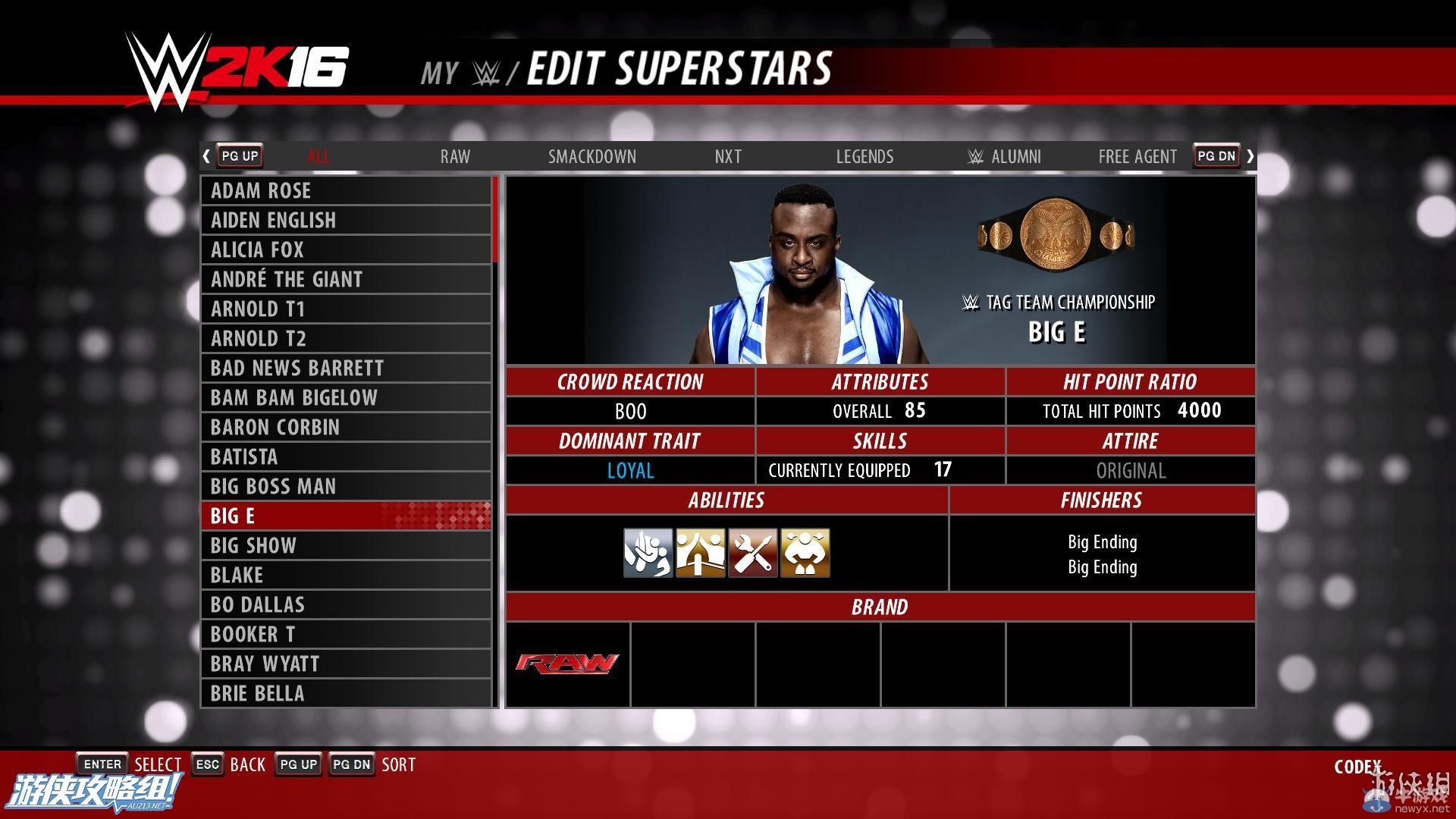Switch Crowd Reaction from BOO
Image resolution: width=1456 pixels, height=819 pixels.
pos(630,411)
